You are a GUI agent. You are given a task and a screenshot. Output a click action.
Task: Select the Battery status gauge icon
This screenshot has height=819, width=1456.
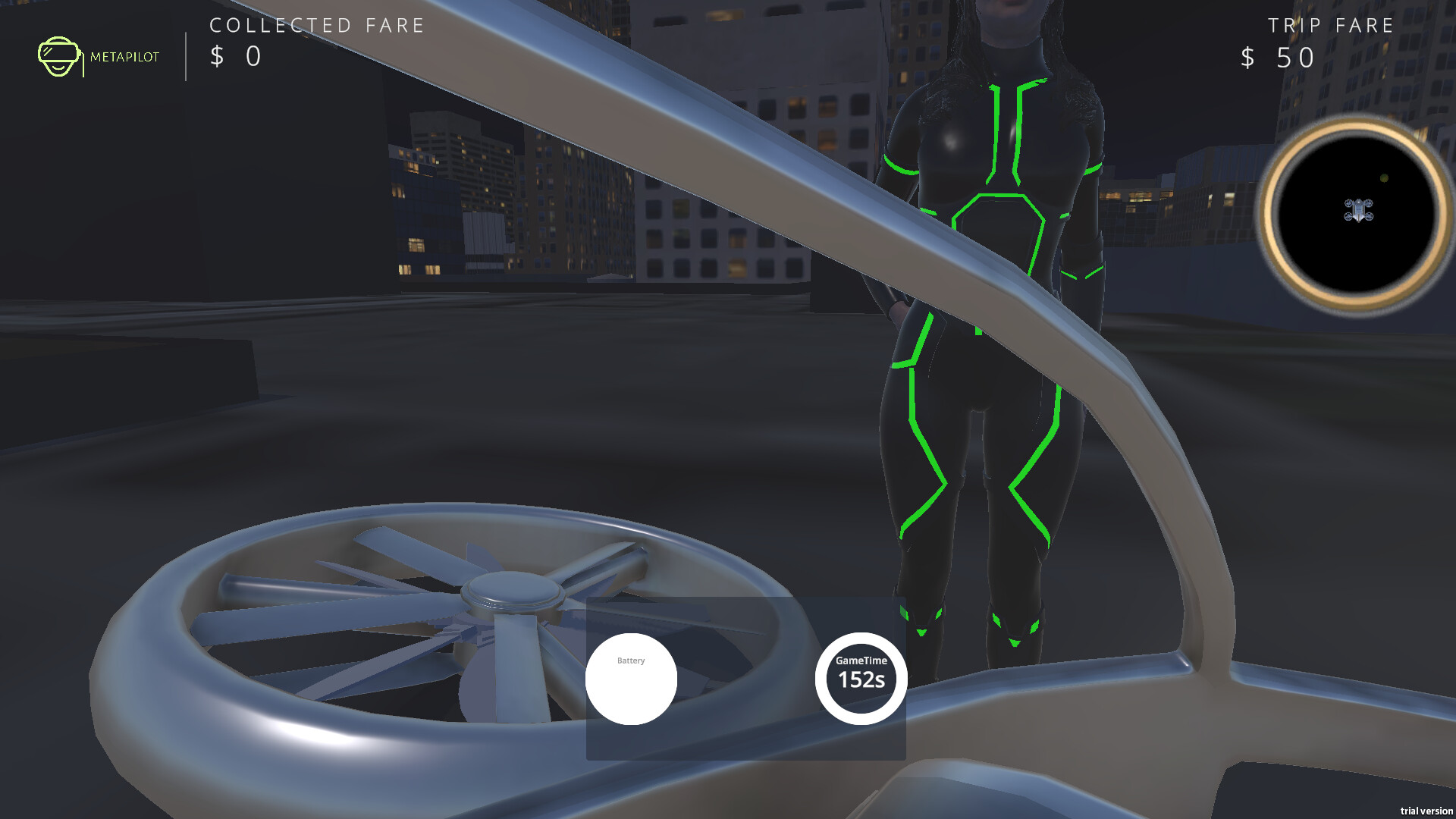coord(631,679)
